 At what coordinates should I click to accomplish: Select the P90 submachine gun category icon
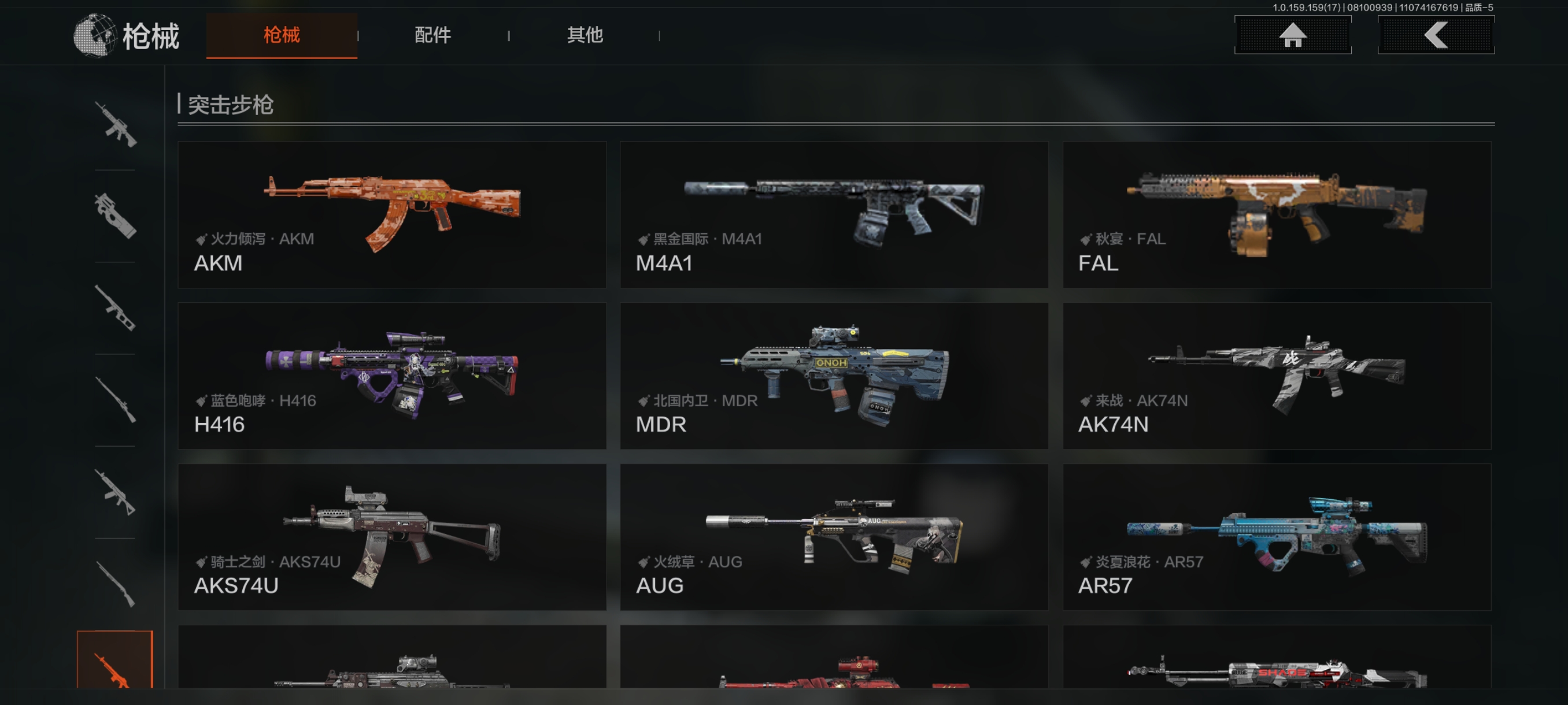coord(115,216)
